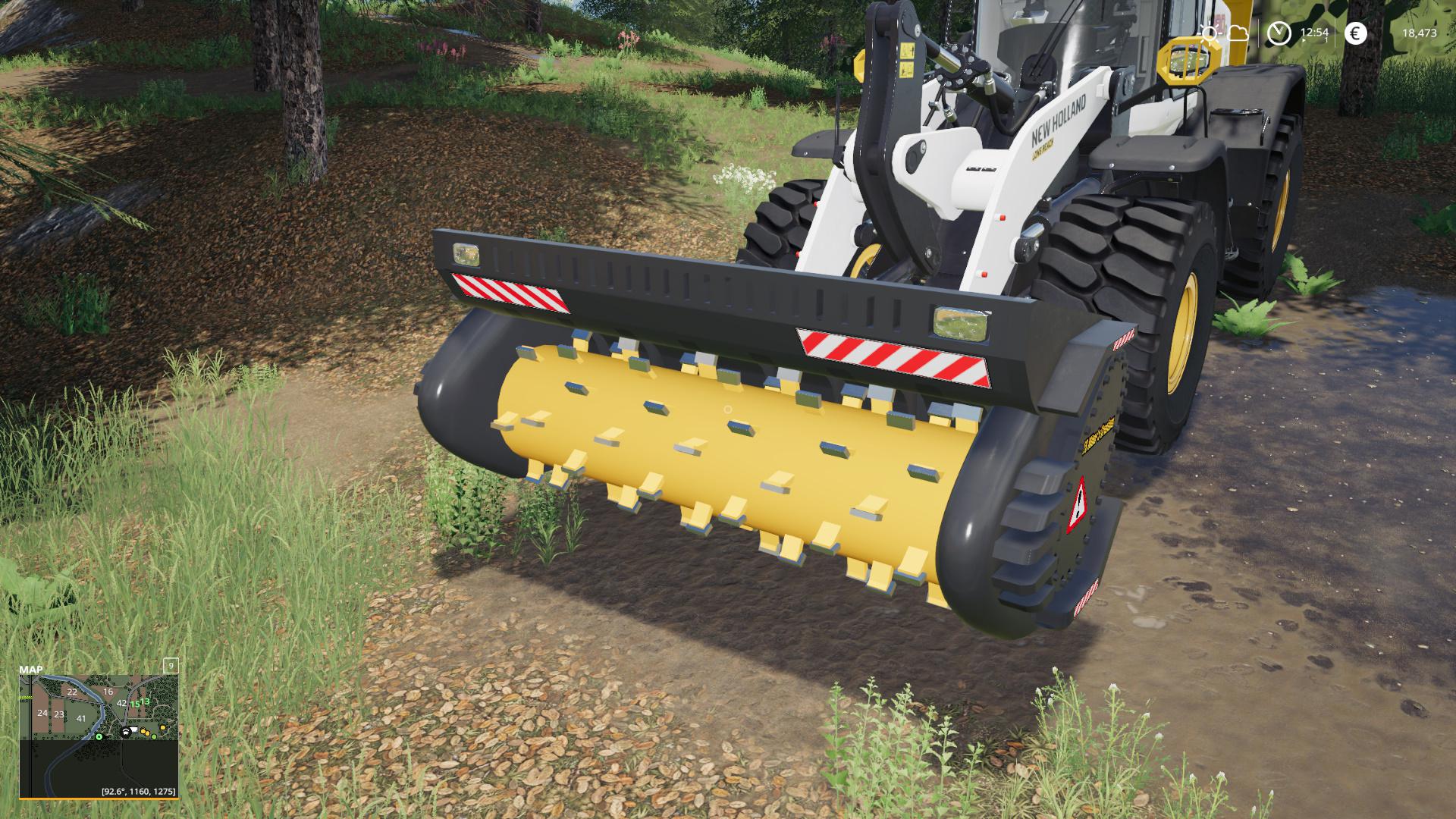The height and width of the screenshot is (819, 1456).
Task: Click the time speed play arrow under 12:54
Action: point(1304,40)
